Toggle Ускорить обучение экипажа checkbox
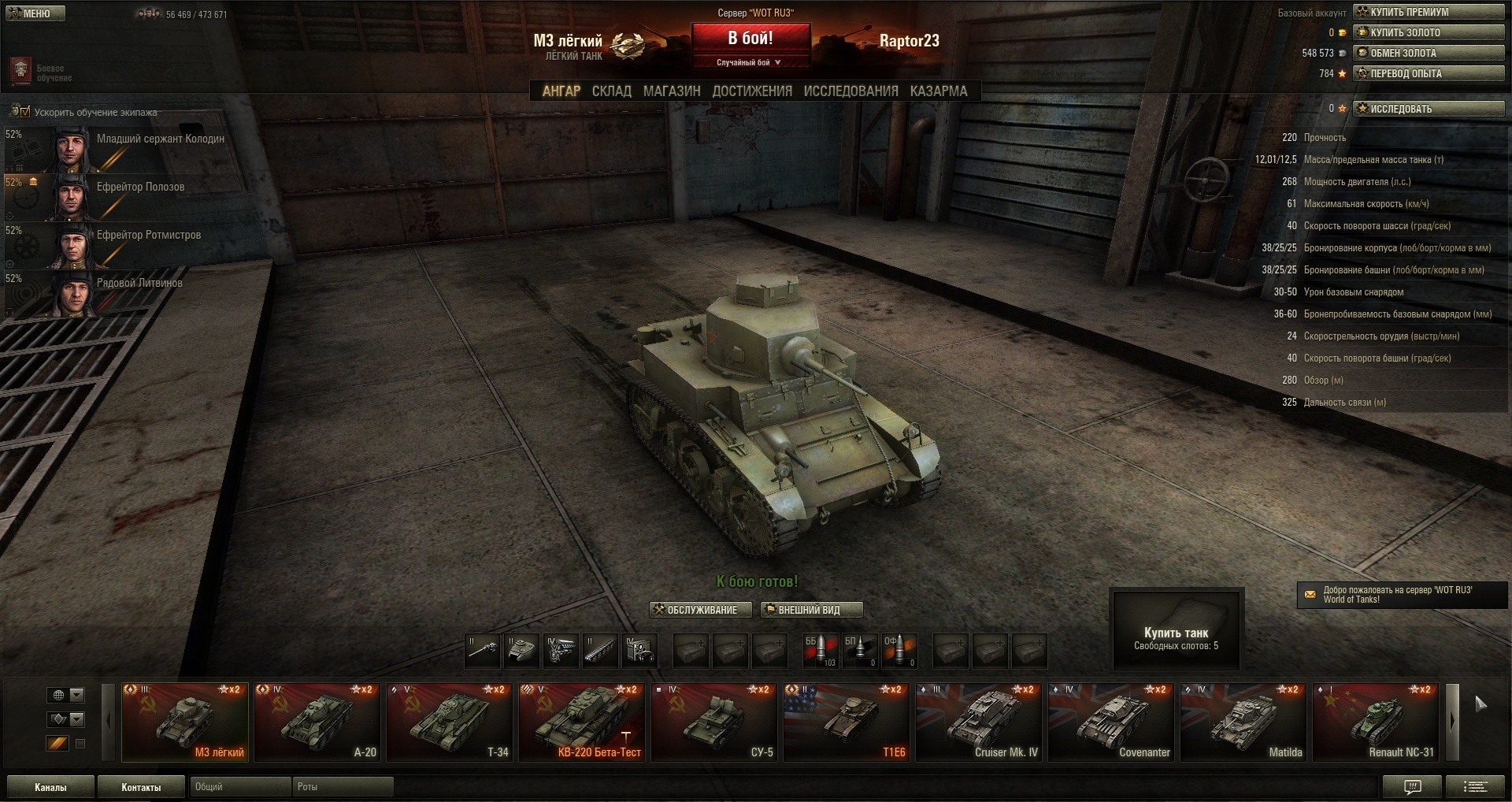The height and width of the screenshot is (802, 1512). pos(25,112)
